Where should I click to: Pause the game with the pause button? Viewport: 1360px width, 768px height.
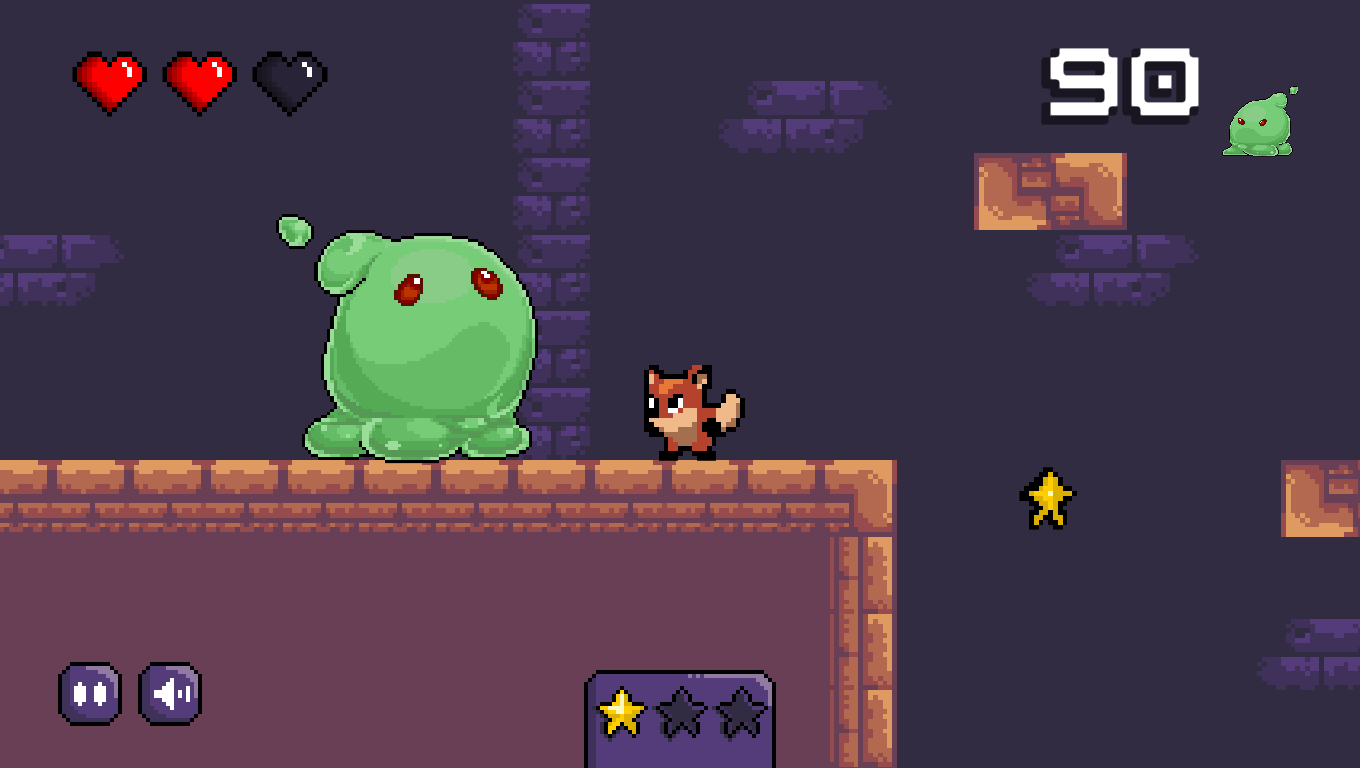90,693
